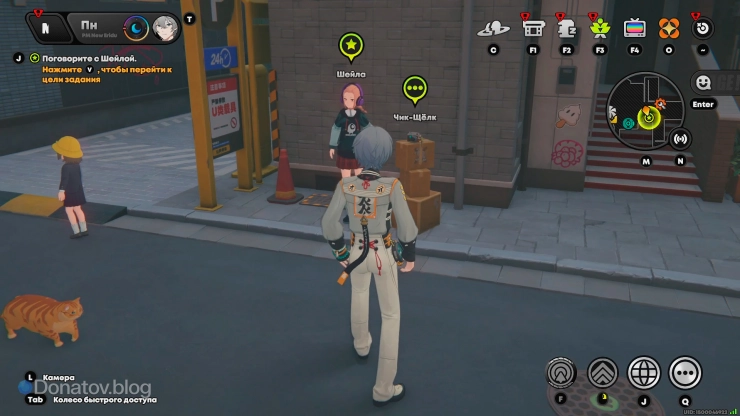The image size is (740, 416).
Task: Open the green figure icon menu
Action: pos(600,27)
